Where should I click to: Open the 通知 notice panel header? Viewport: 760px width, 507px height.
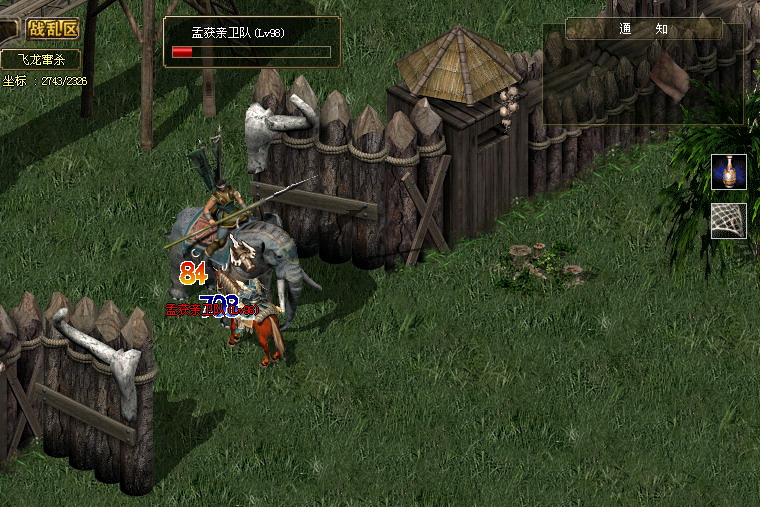tap(643, 29)
